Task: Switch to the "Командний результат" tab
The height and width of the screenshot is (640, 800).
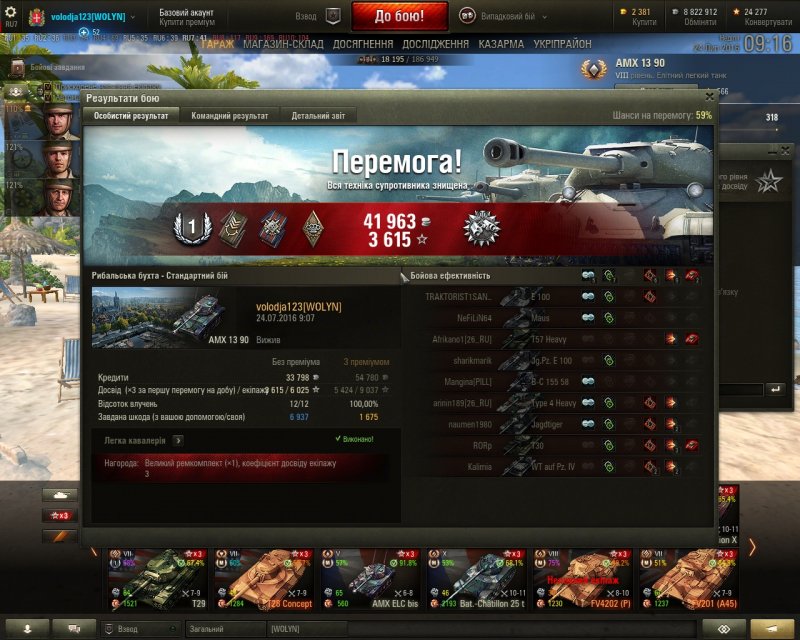Action: tap(229, 116)
